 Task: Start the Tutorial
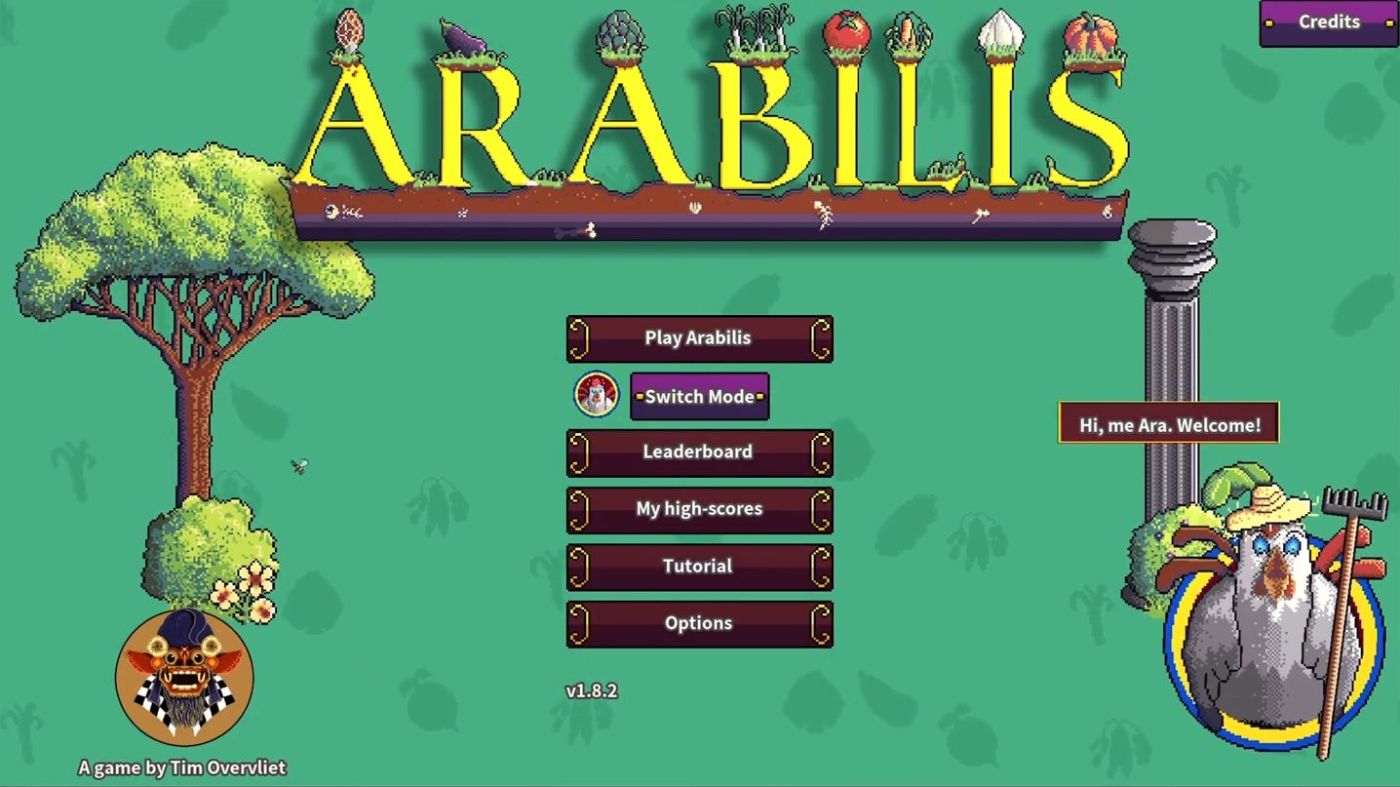[x=699, y=566]
